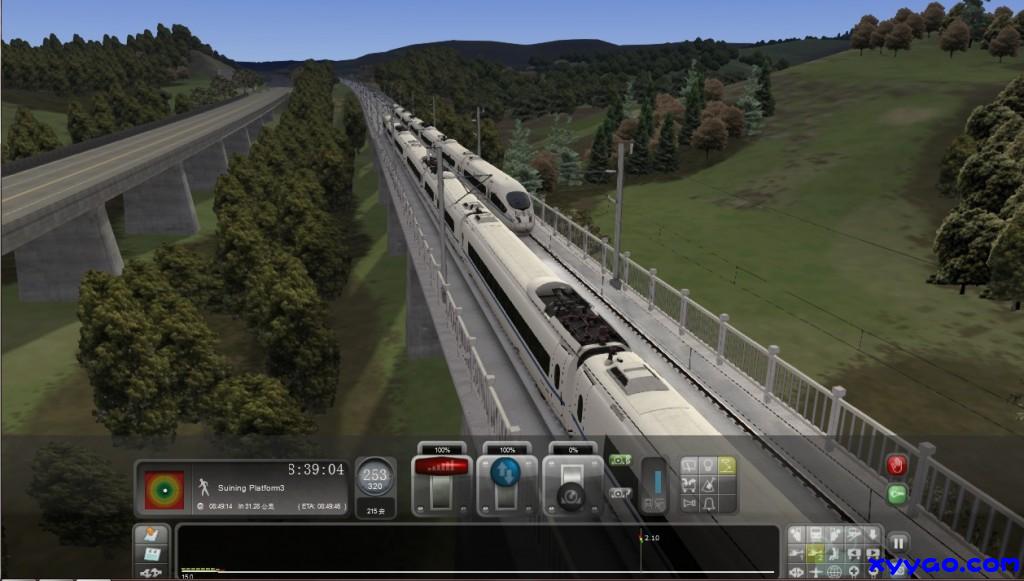Apply the train brake lever
Screen dimensions: 1024x581
click(x=564, y=490)
